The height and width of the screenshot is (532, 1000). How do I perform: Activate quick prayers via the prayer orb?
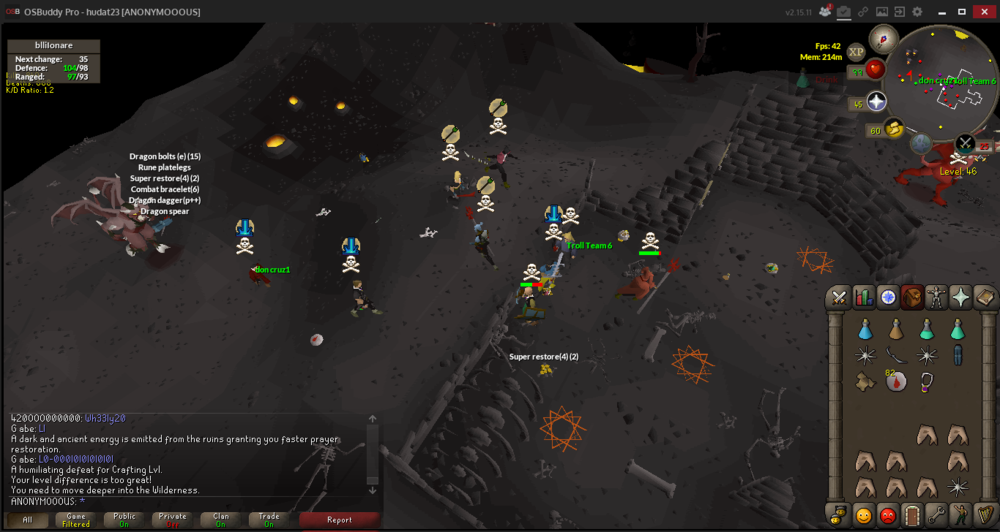click(877, 102)
